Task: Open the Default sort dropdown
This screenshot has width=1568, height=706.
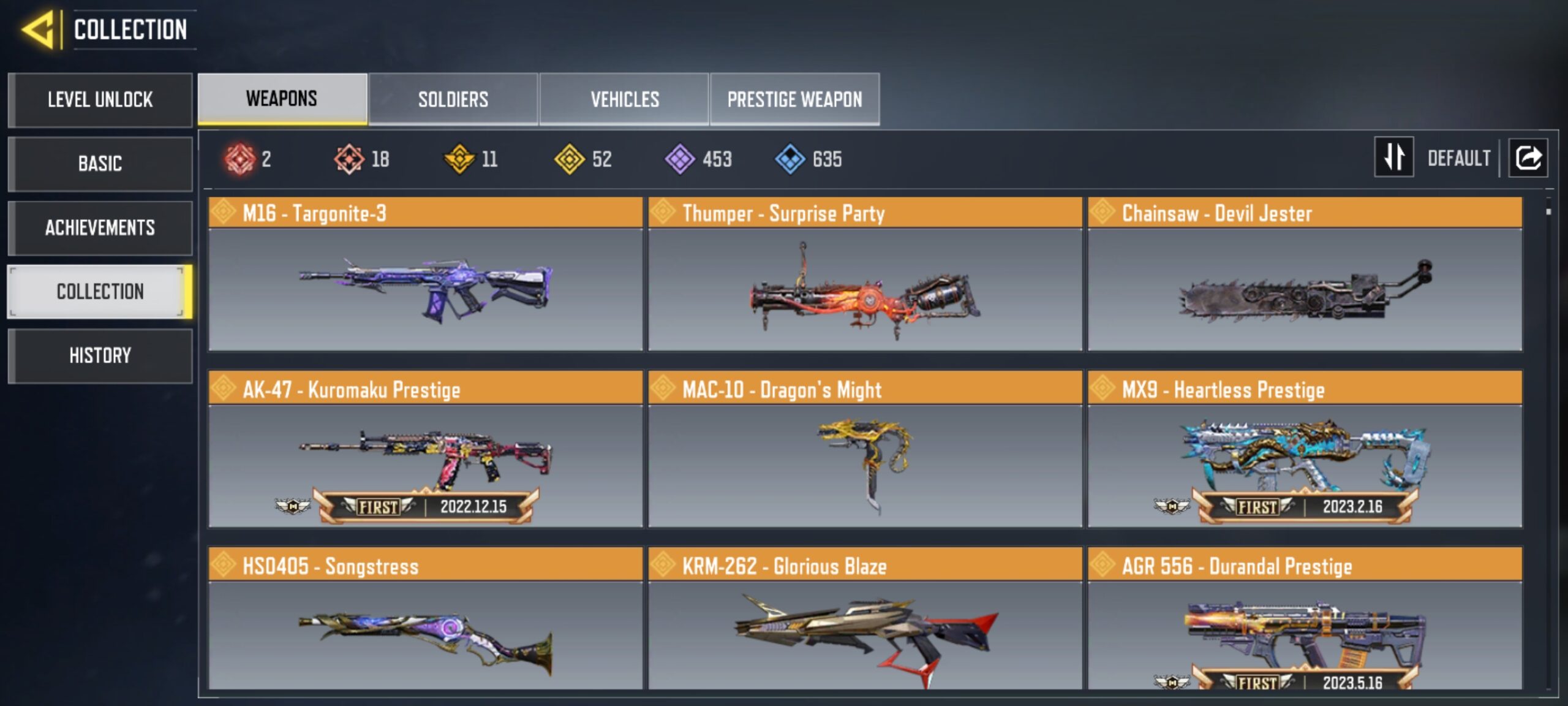Action: click(x=1461, y=158)
